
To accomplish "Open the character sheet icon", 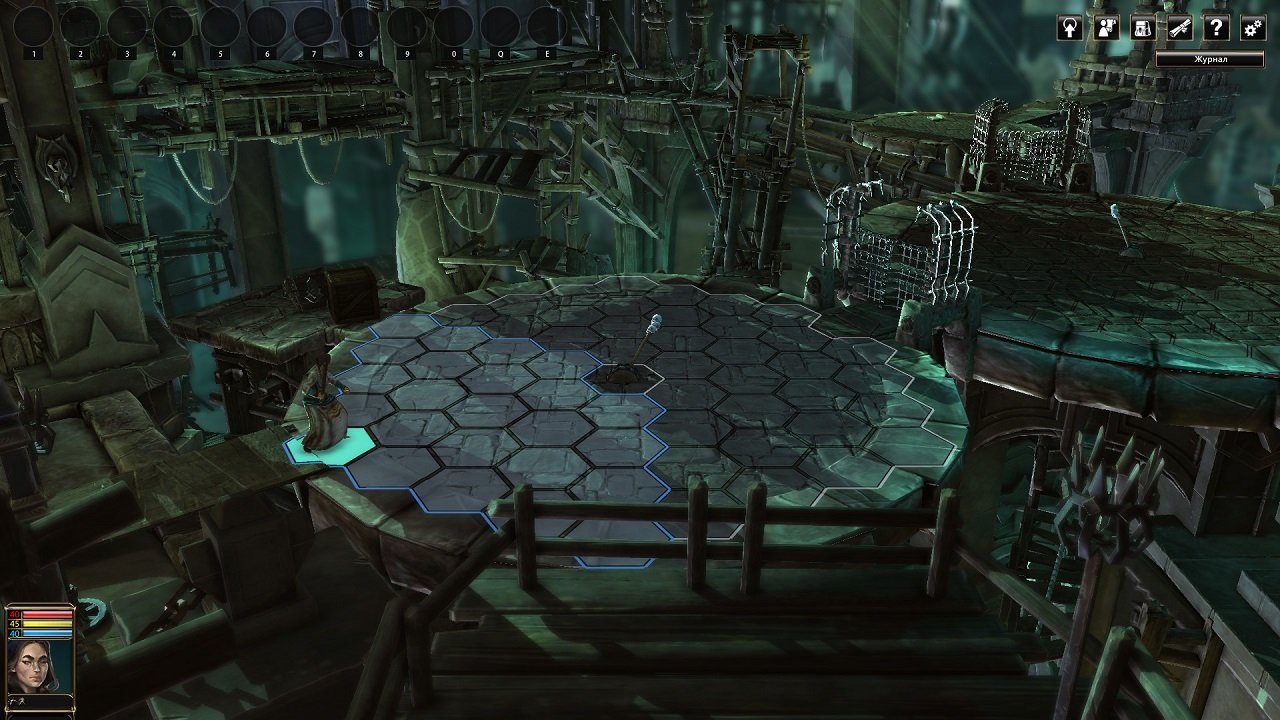I will click(x=1106, y=28).
